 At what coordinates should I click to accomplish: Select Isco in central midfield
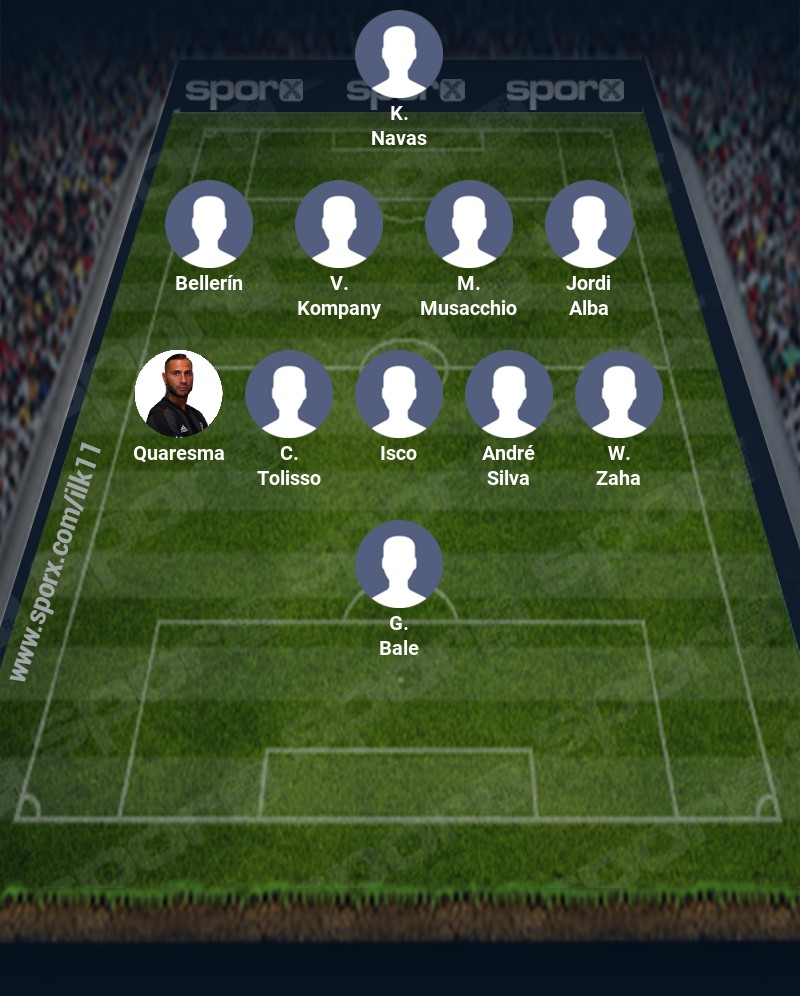point(399,394)
